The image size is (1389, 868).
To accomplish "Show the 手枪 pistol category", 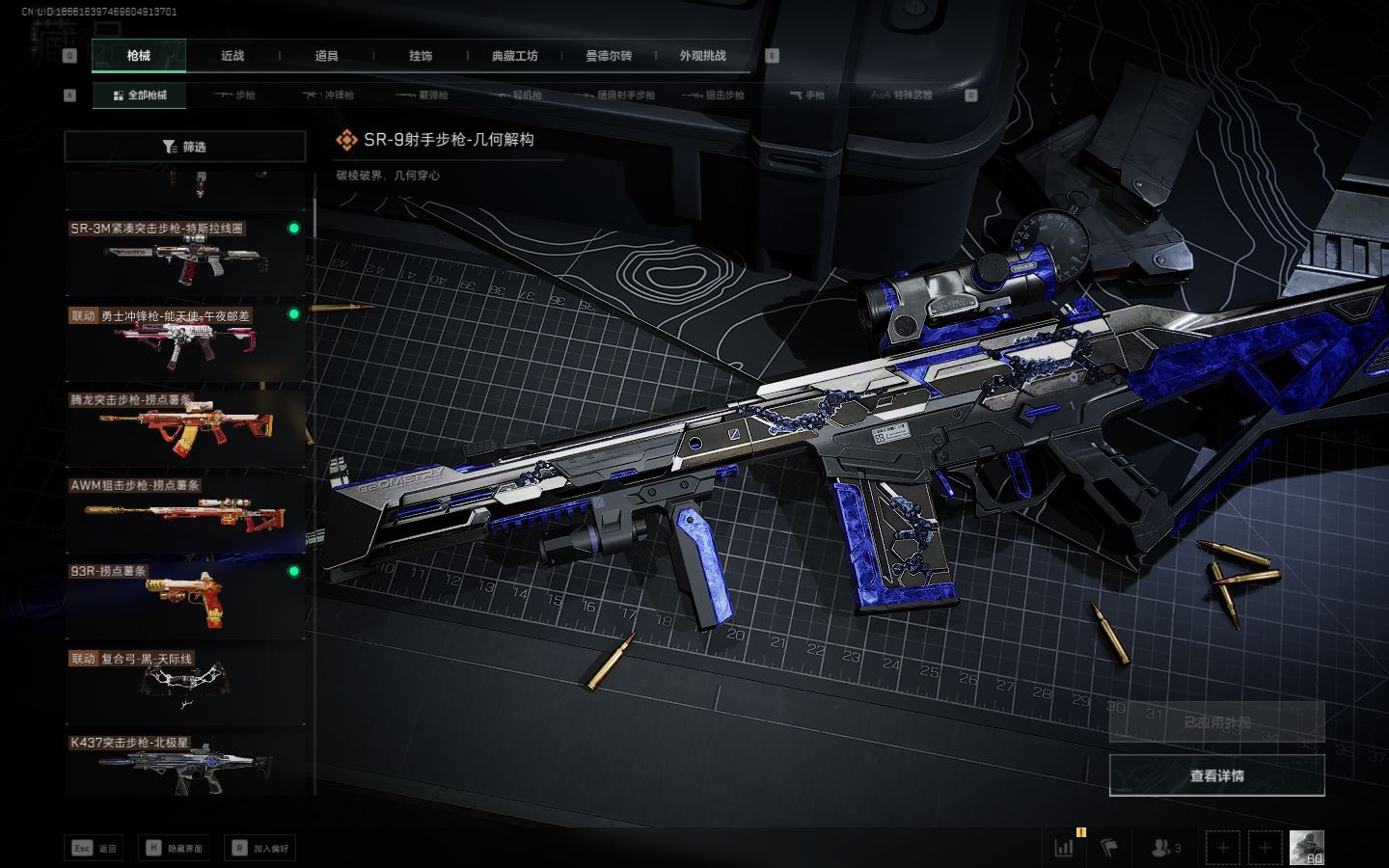I will 806,95.
